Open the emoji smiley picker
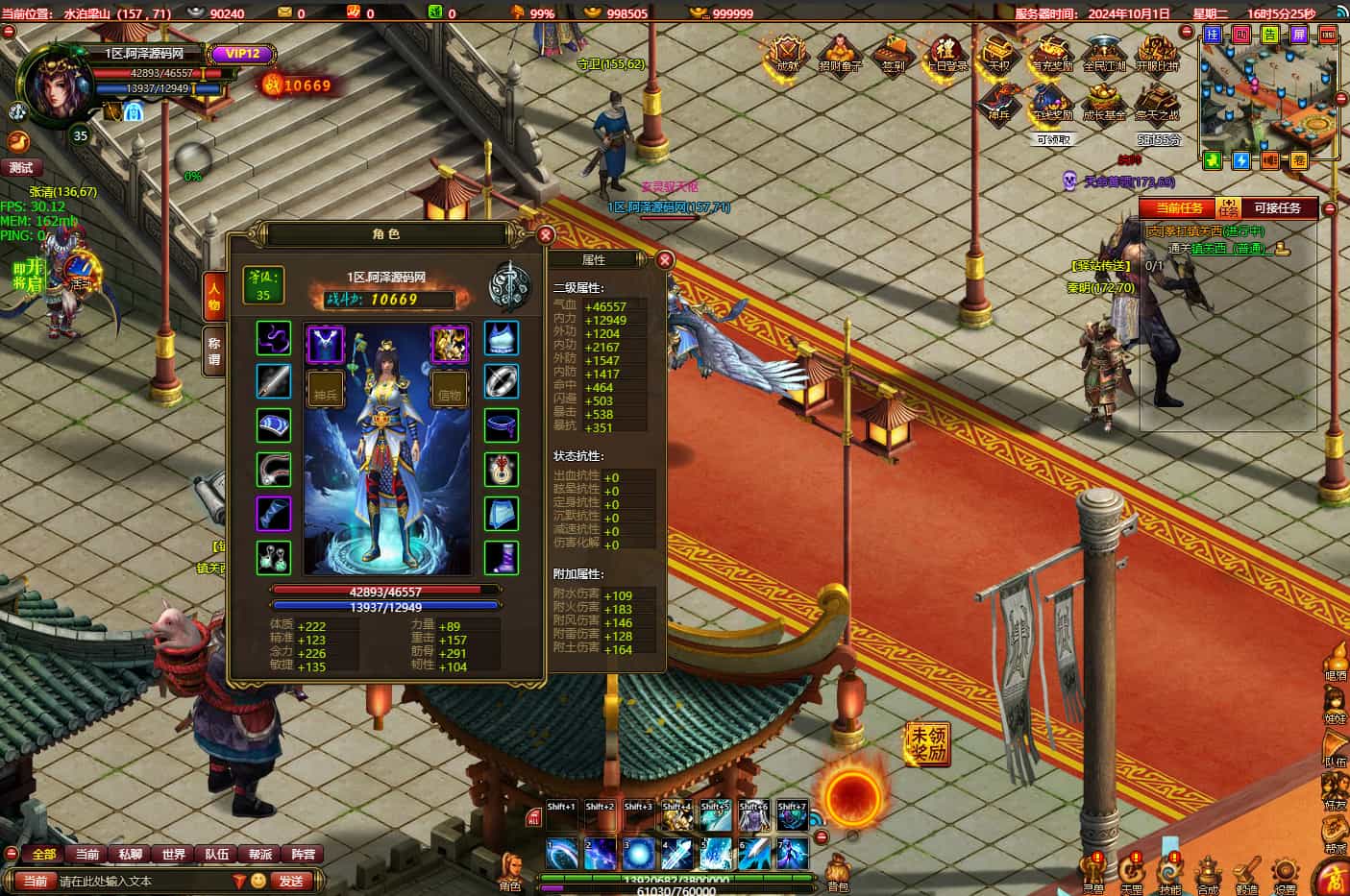 258,881
